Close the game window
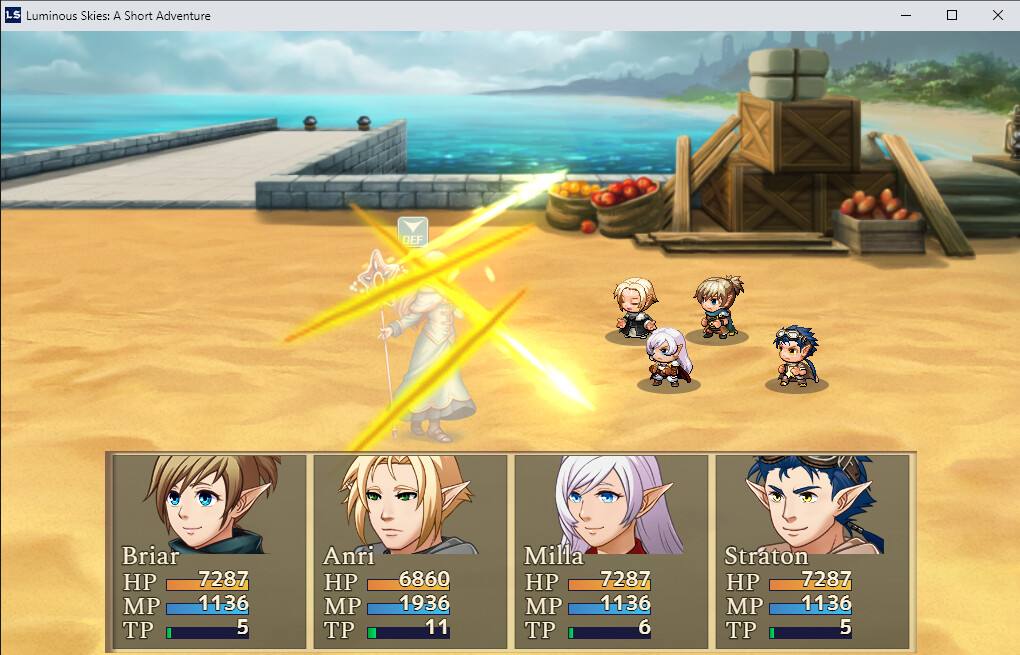Screen dimensions: 1020x655 click(997, 15)
